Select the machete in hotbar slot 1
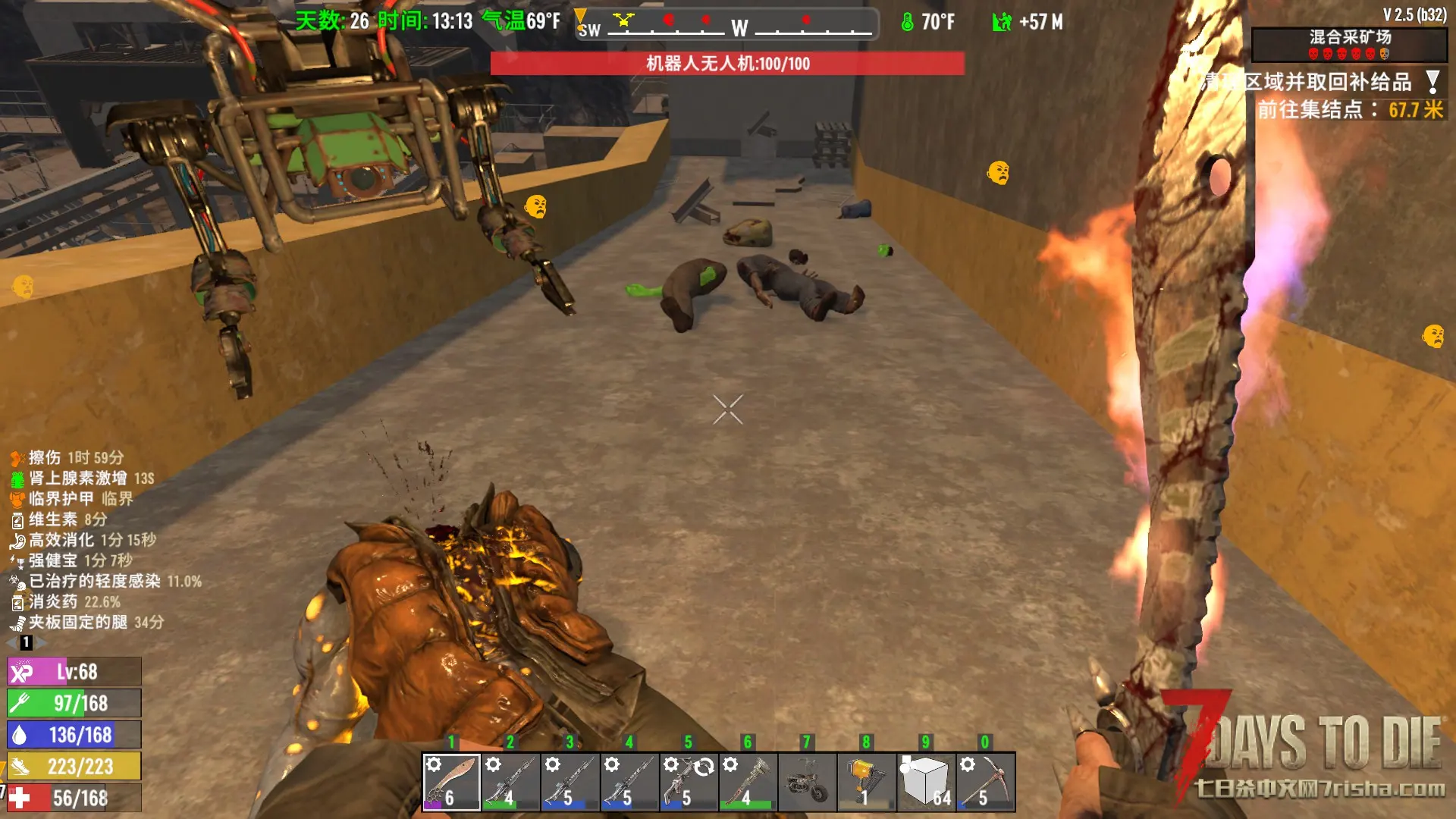This screenshot has height=819, width=1456. click(451, 781)
